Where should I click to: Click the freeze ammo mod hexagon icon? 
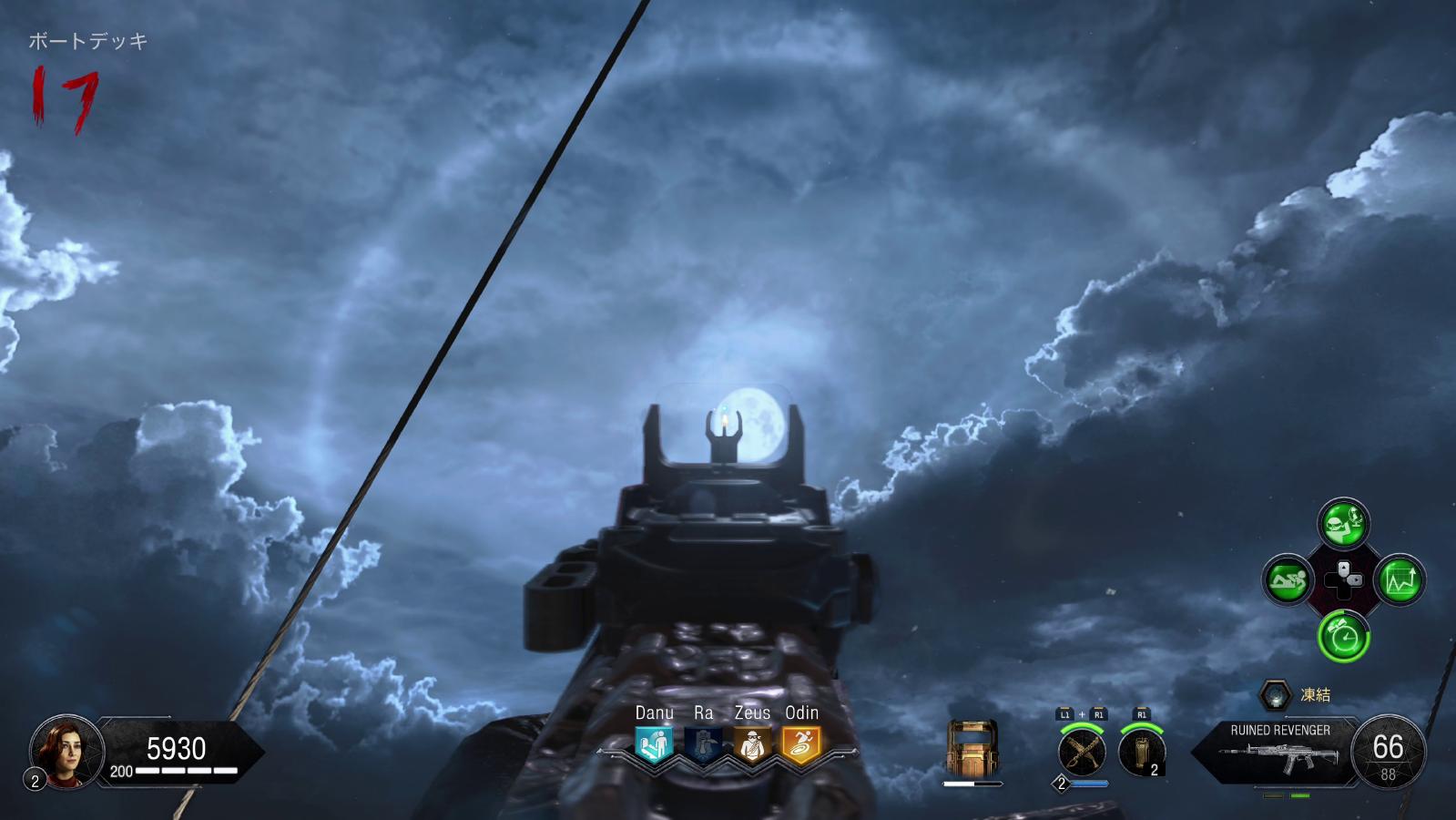(1275, 695)
